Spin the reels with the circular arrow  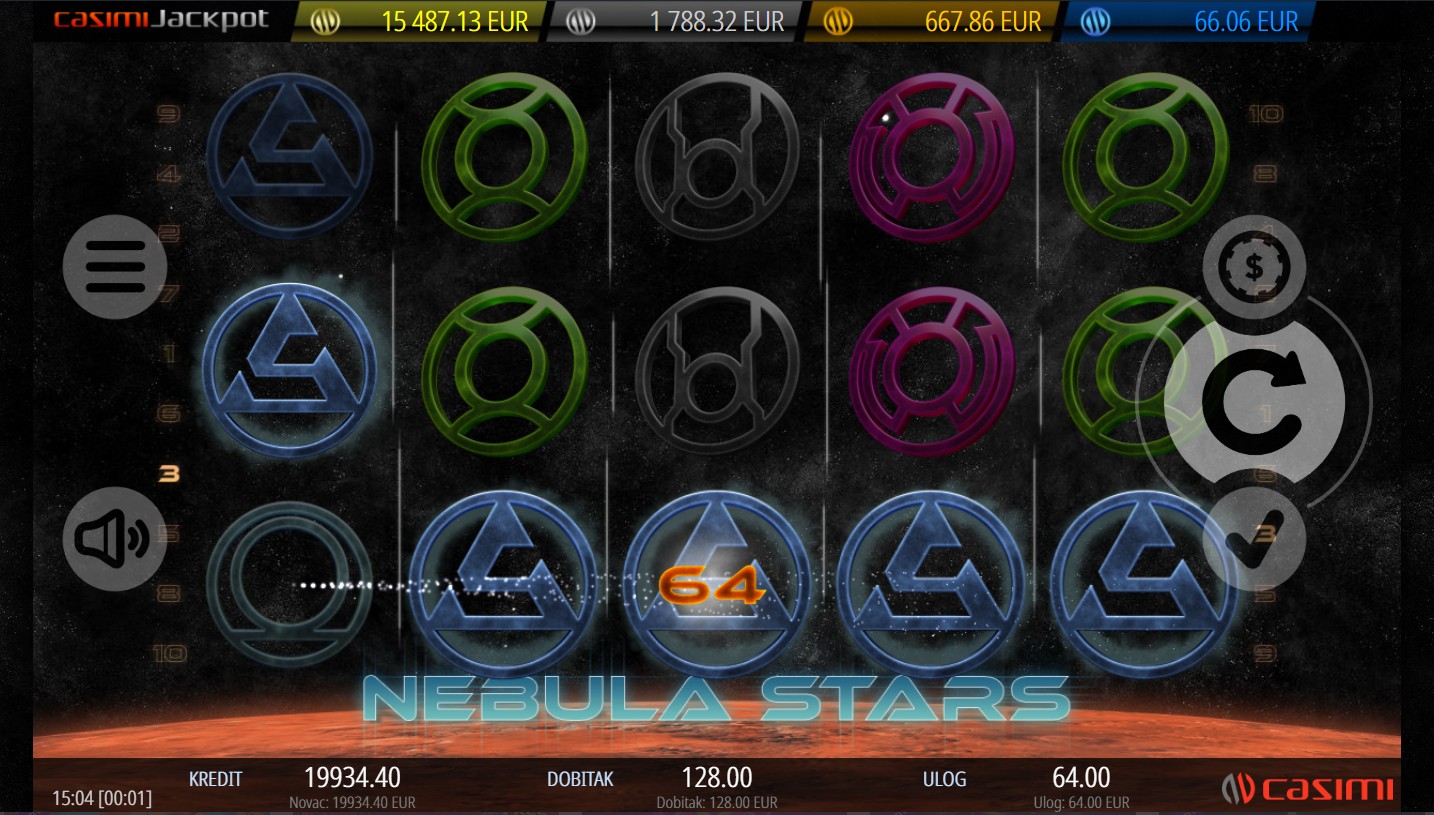point(1254,402)
